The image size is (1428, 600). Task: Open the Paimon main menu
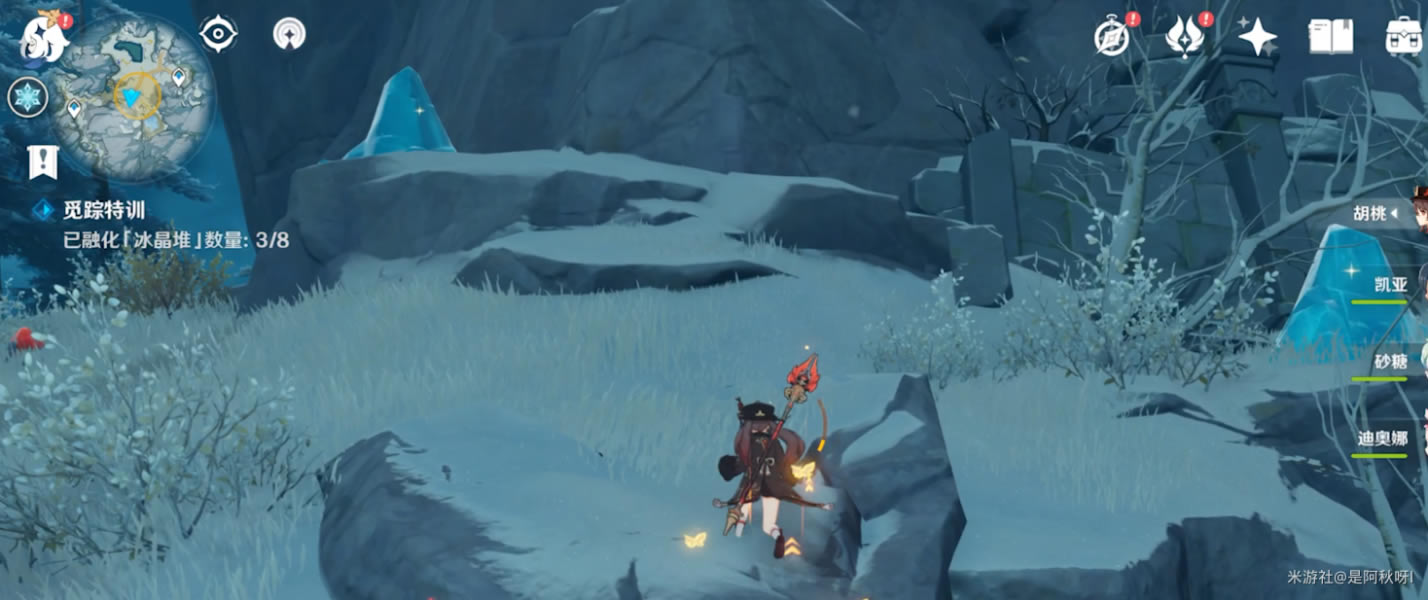[45, 37]
